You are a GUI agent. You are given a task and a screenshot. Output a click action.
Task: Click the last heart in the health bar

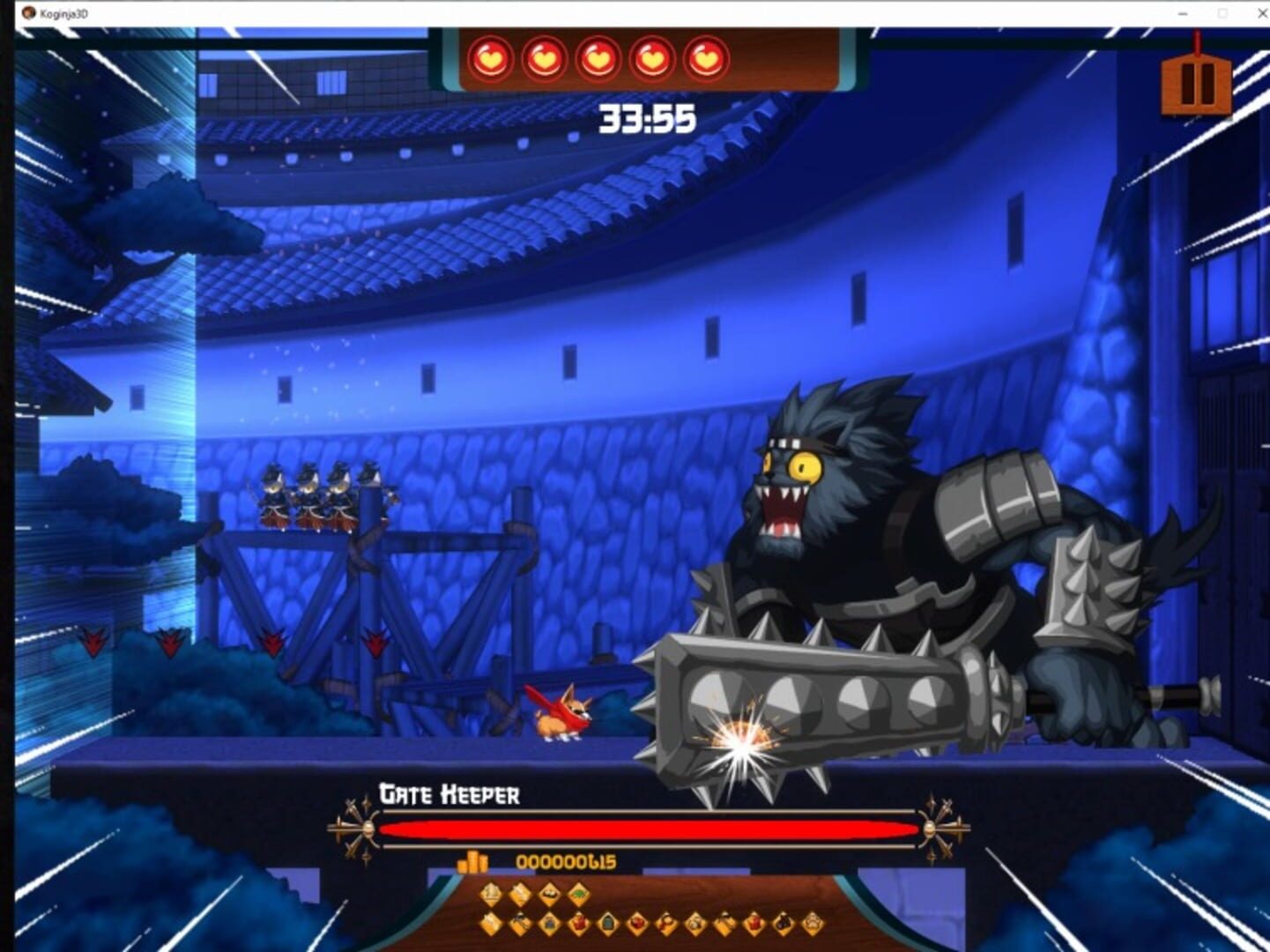pyautogui.click(x=702, y=58)
